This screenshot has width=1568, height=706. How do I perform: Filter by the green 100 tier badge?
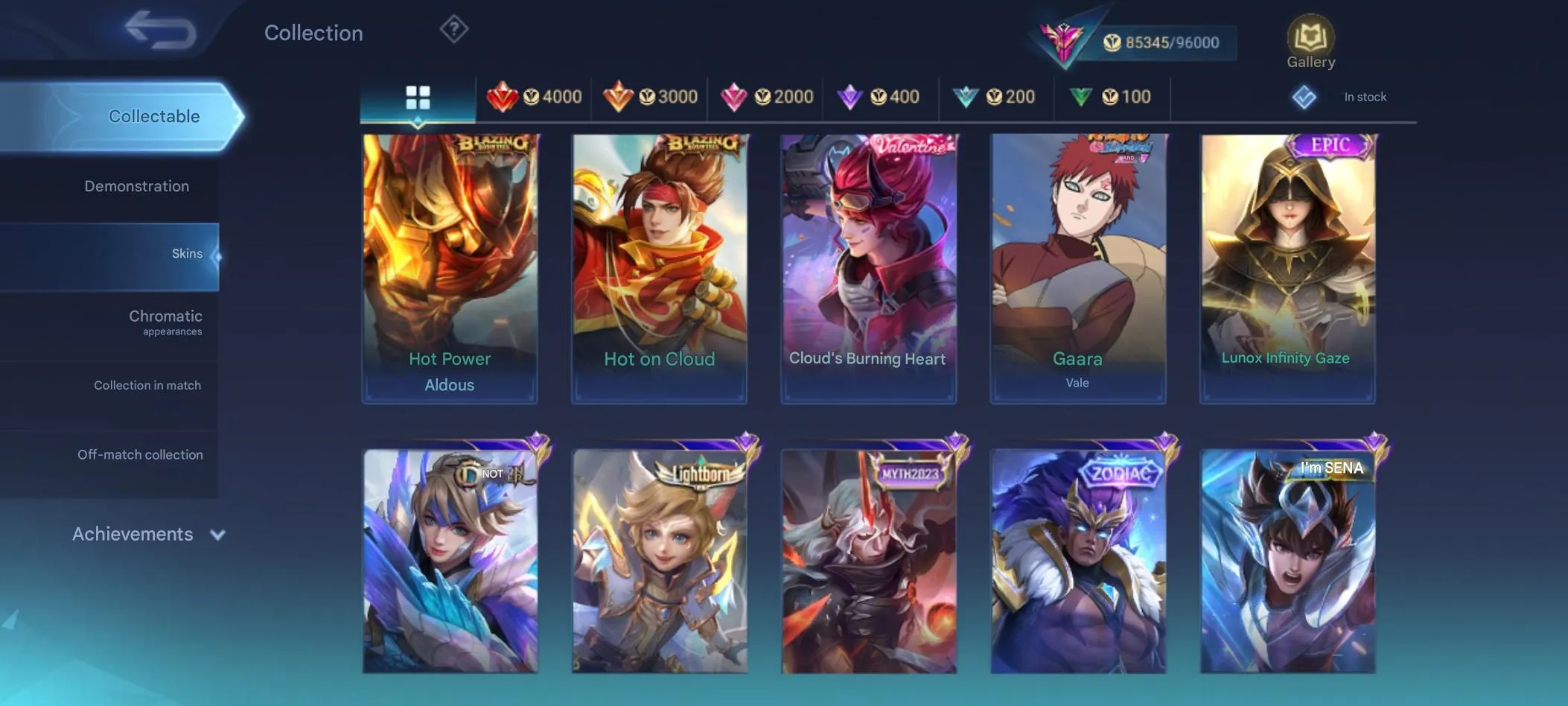[1111, 96]
